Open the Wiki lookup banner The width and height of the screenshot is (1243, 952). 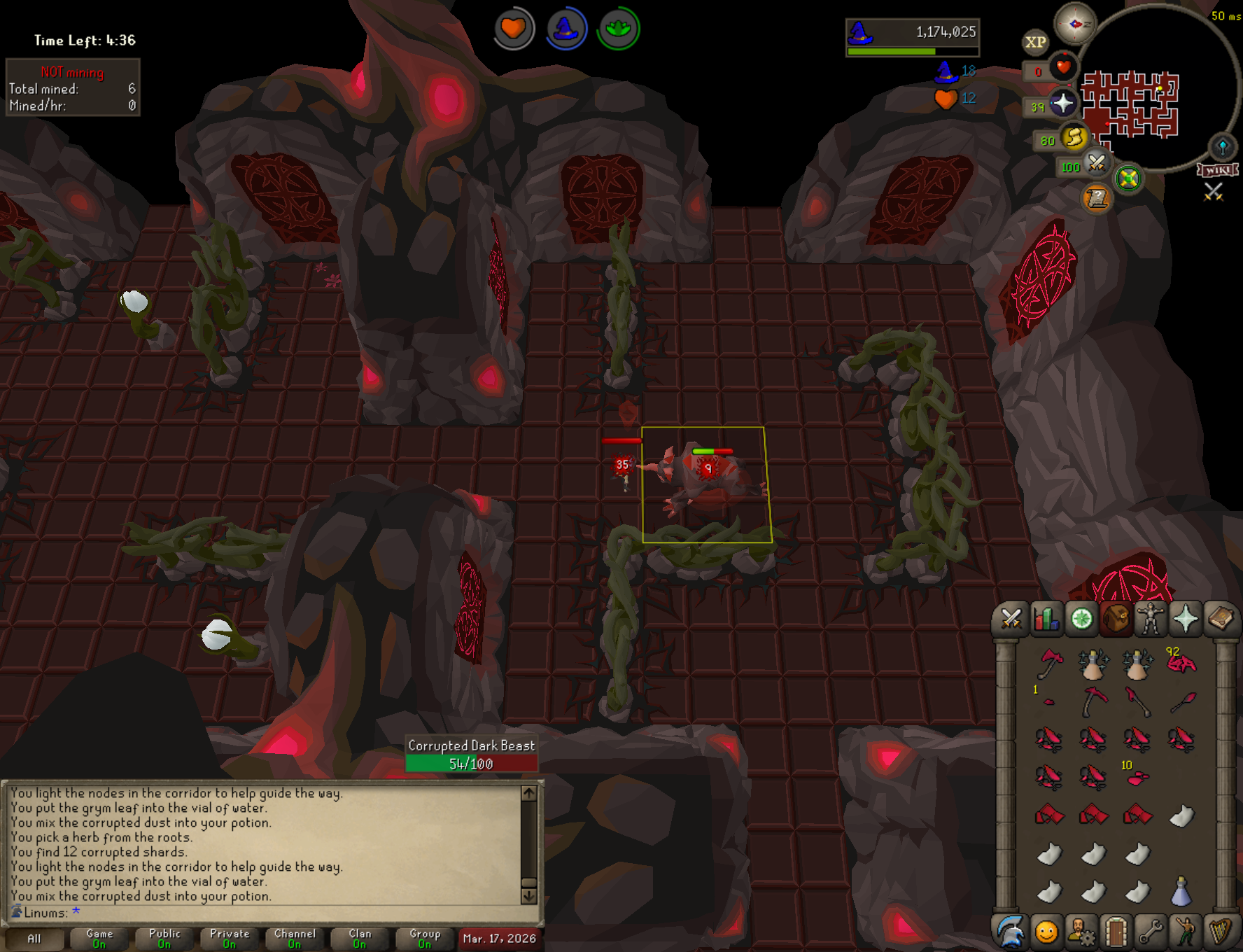(x=1218, y=170)
